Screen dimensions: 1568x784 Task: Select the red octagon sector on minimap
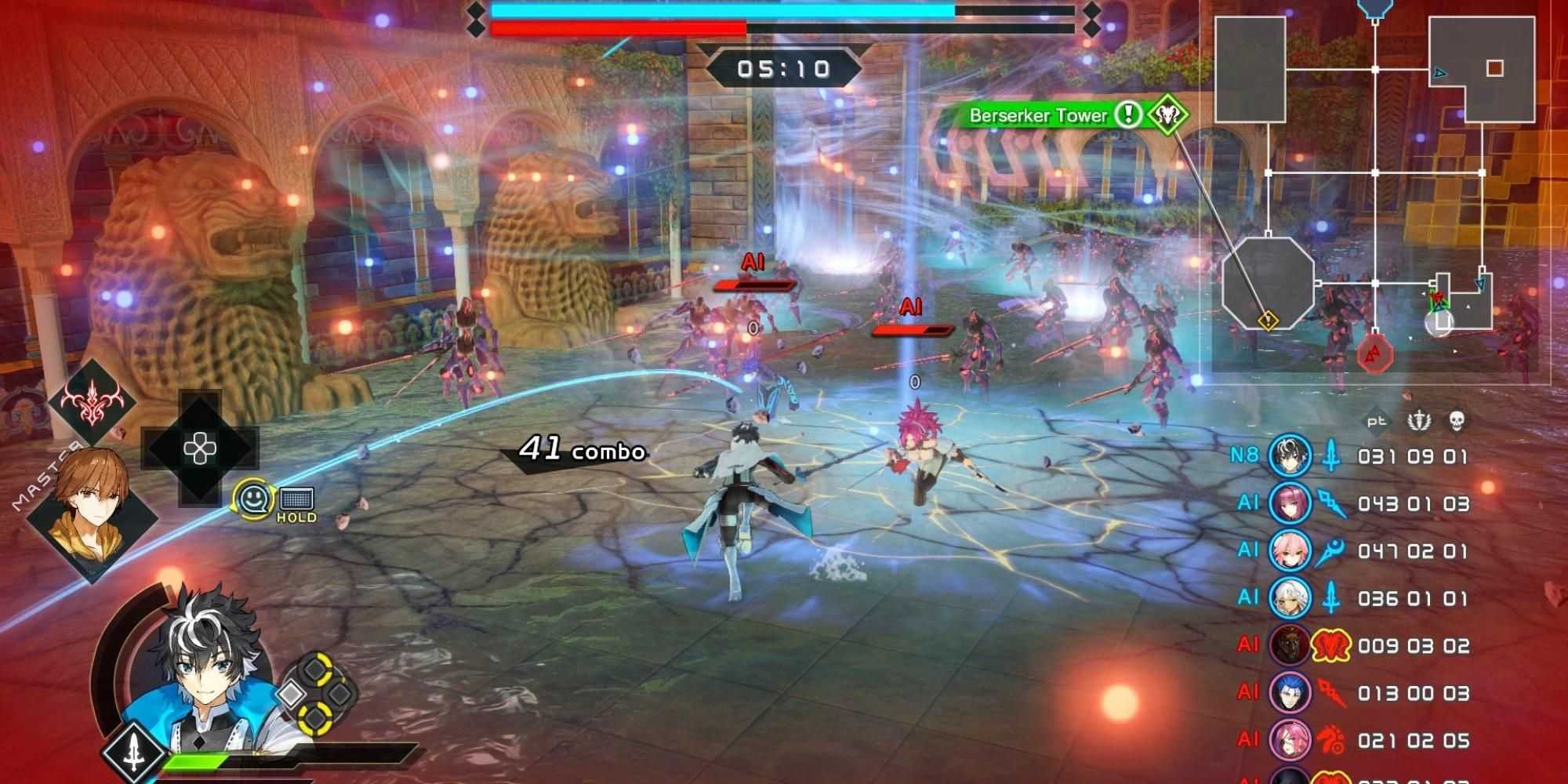1374,356
